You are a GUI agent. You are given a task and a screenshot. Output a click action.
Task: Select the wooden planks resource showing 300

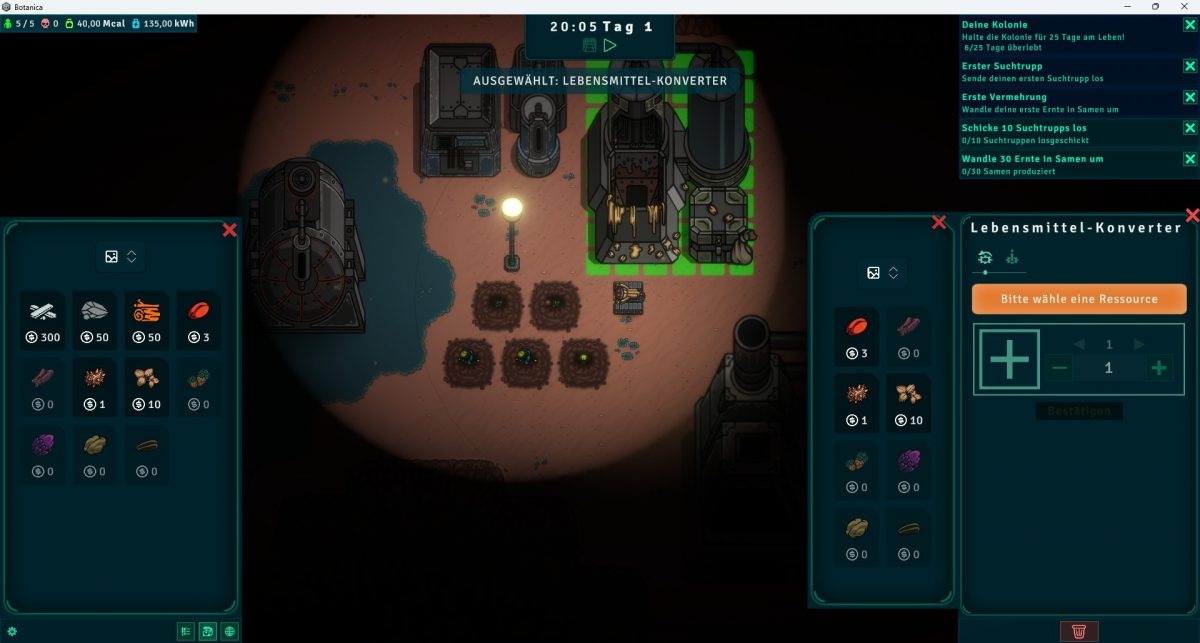[43, 320]
